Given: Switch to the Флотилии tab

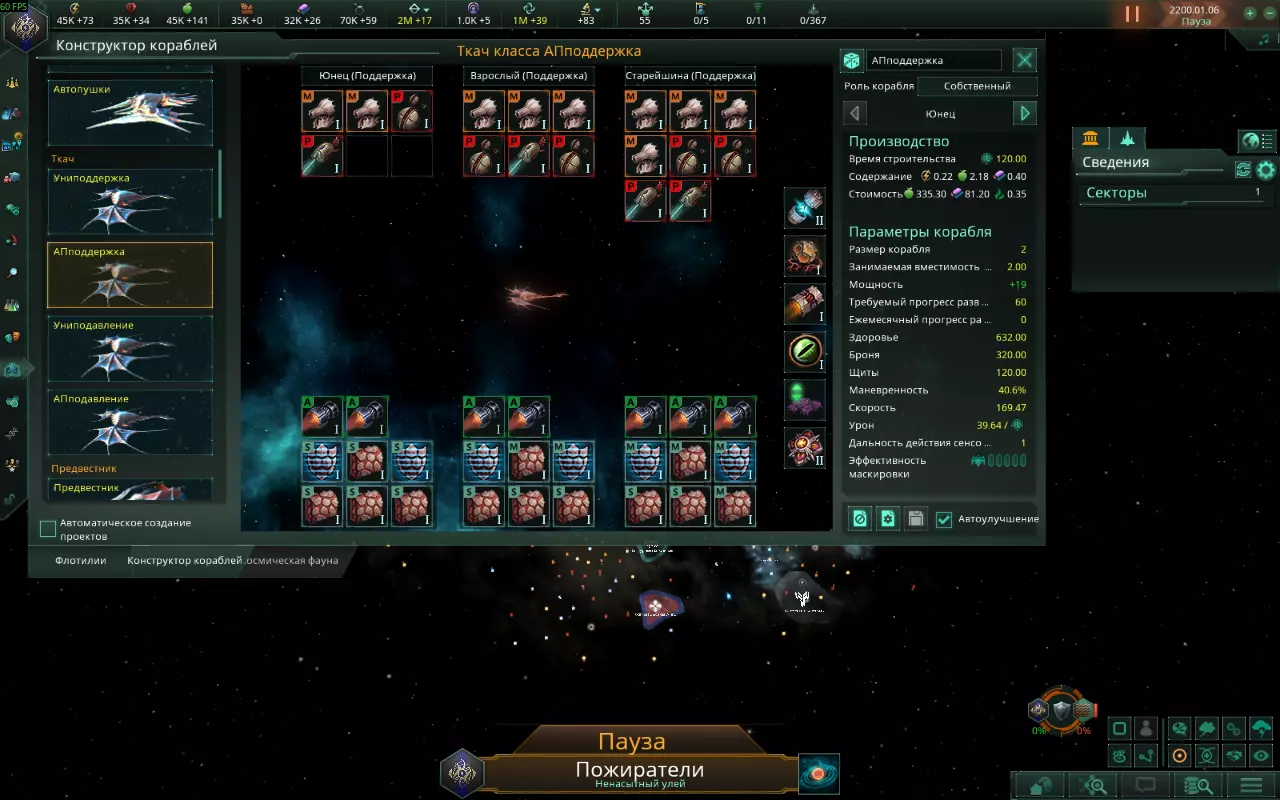Looking at the screenshot, I should coord(81,560).
